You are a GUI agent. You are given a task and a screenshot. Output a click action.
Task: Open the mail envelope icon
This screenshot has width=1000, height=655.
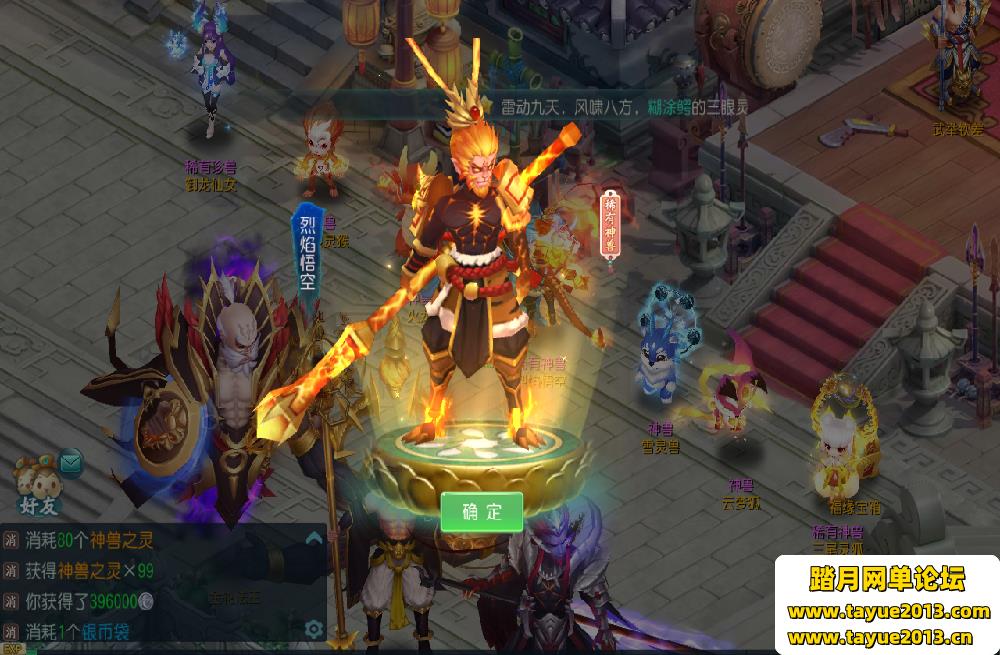[x=71, y=462]
